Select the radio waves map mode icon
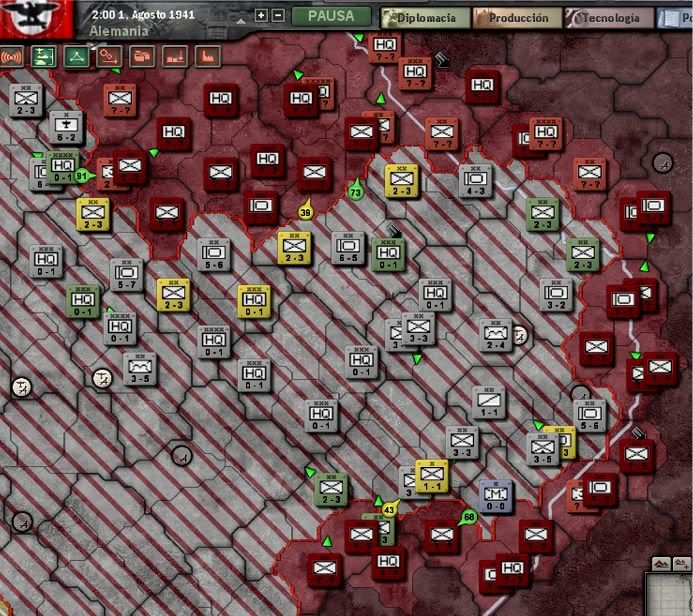 (13, 57)
